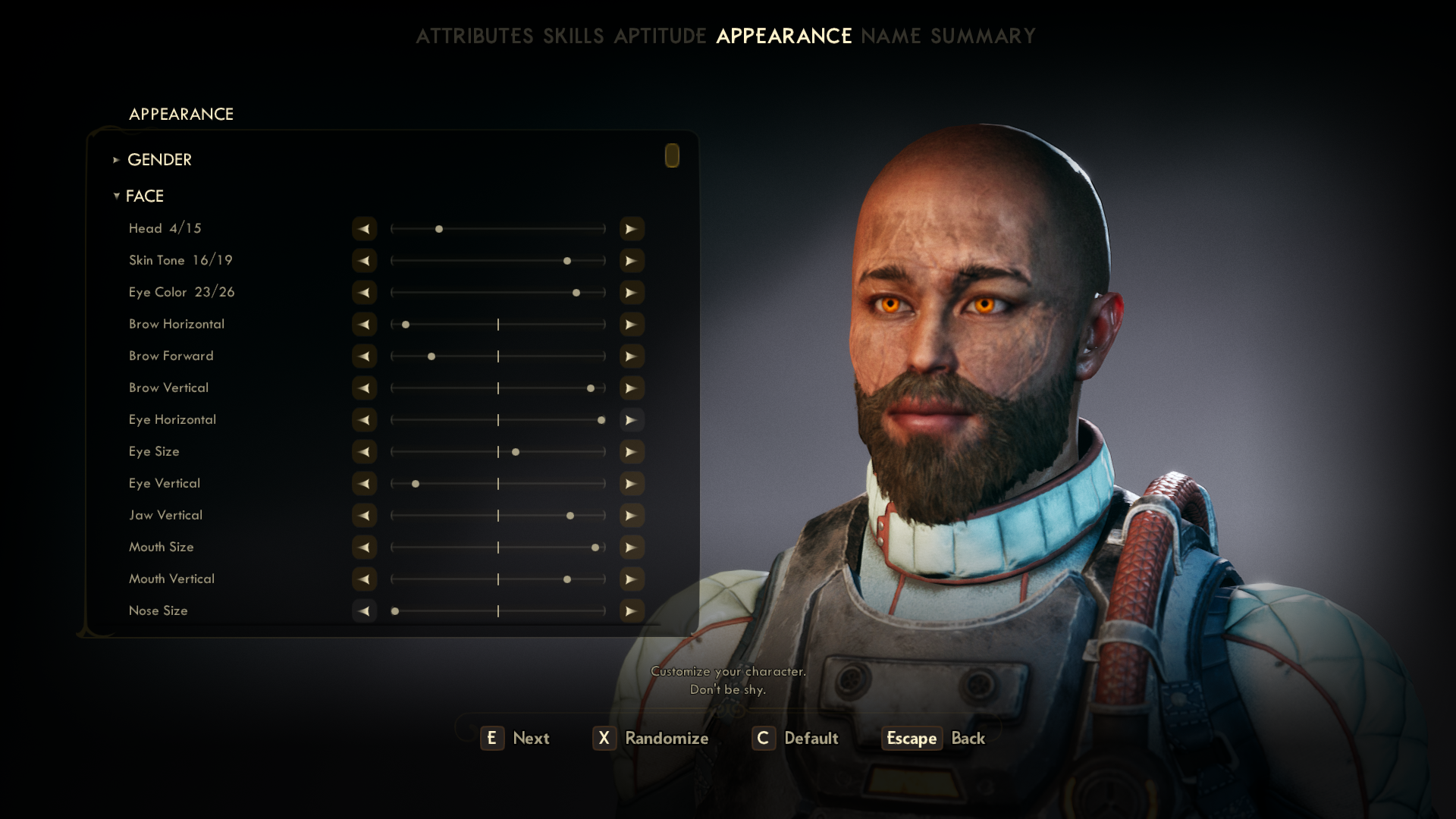This screenshot has height=819, width=1456.
Task: Click the Mouth Size slider
Action: click(x=497, y=548)
